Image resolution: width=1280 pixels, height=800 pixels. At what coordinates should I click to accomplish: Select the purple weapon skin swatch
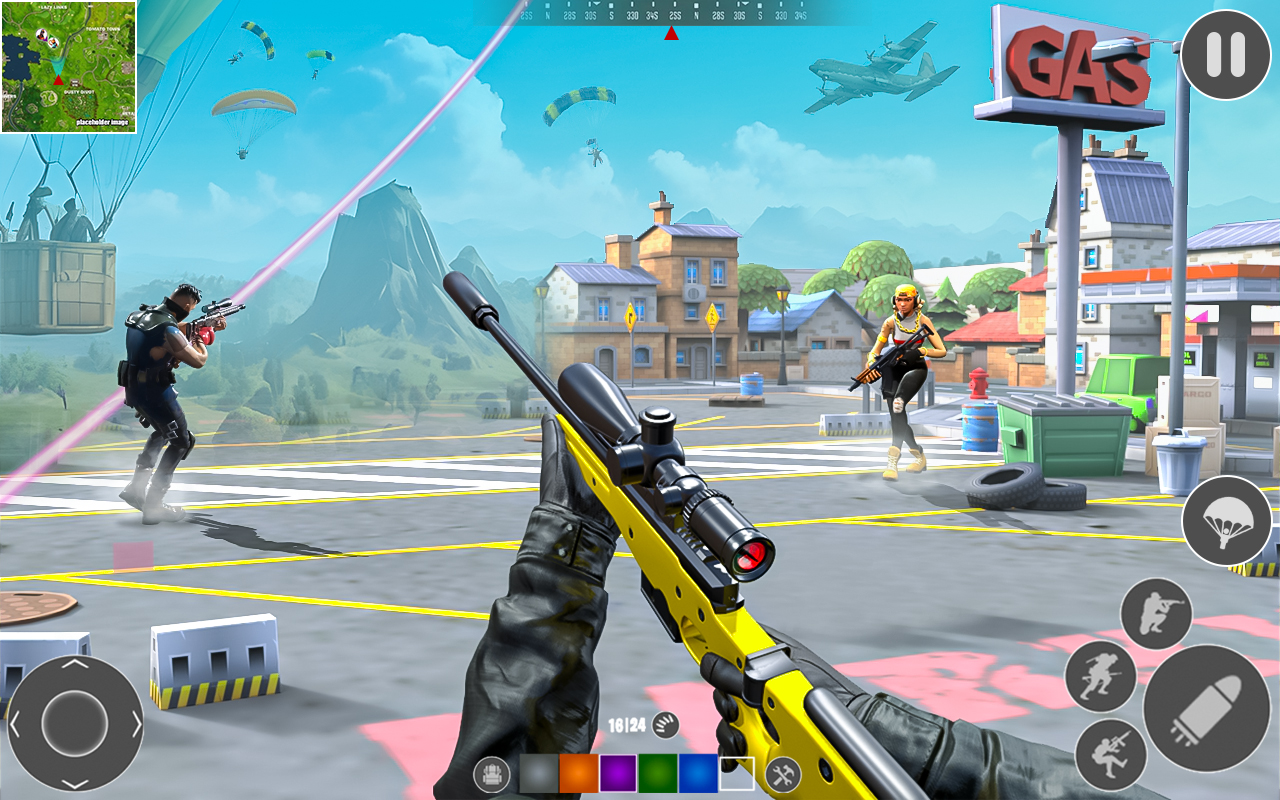[x=616, y=773]
